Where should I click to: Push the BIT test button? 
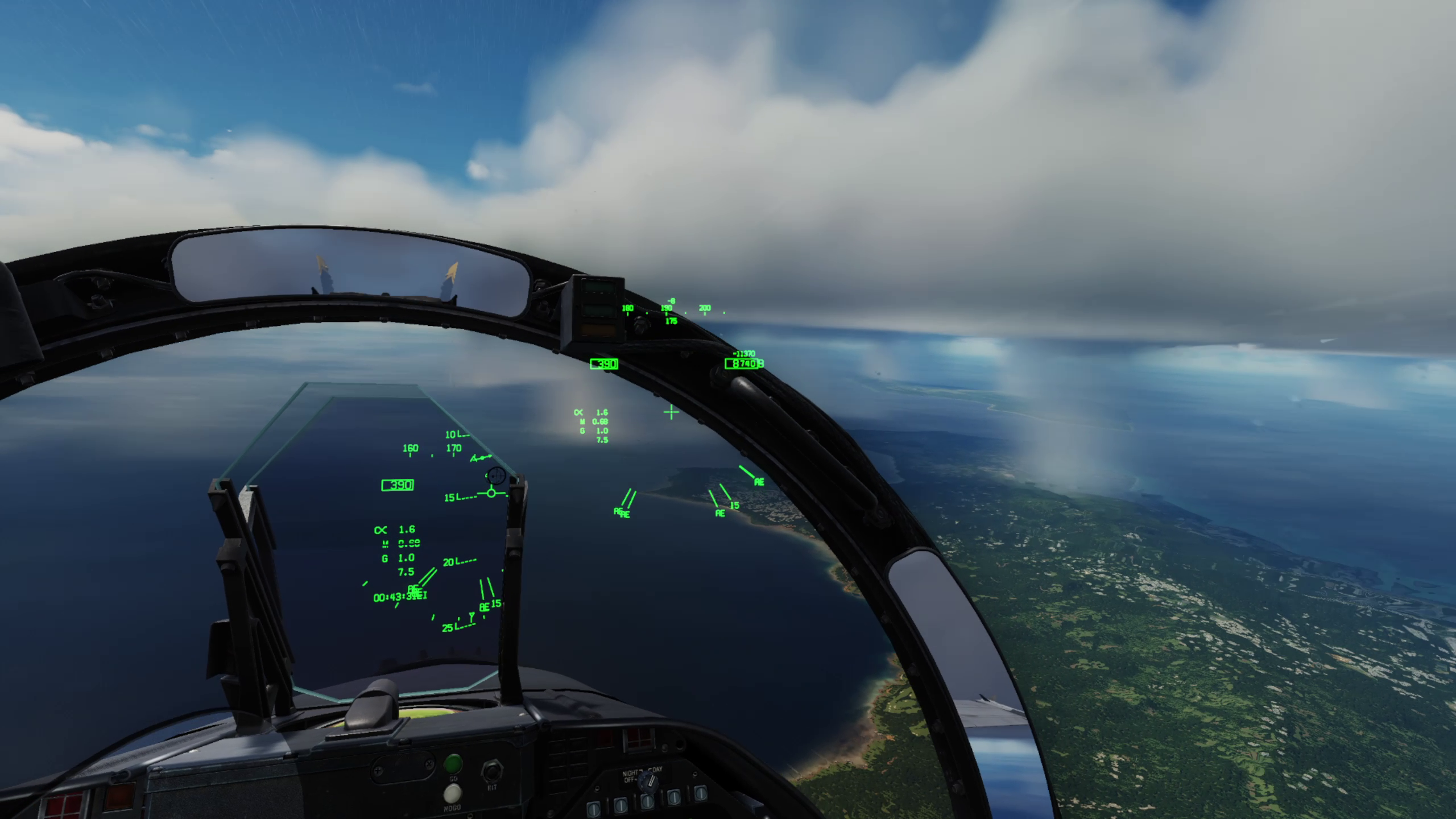tap(490, 772)
